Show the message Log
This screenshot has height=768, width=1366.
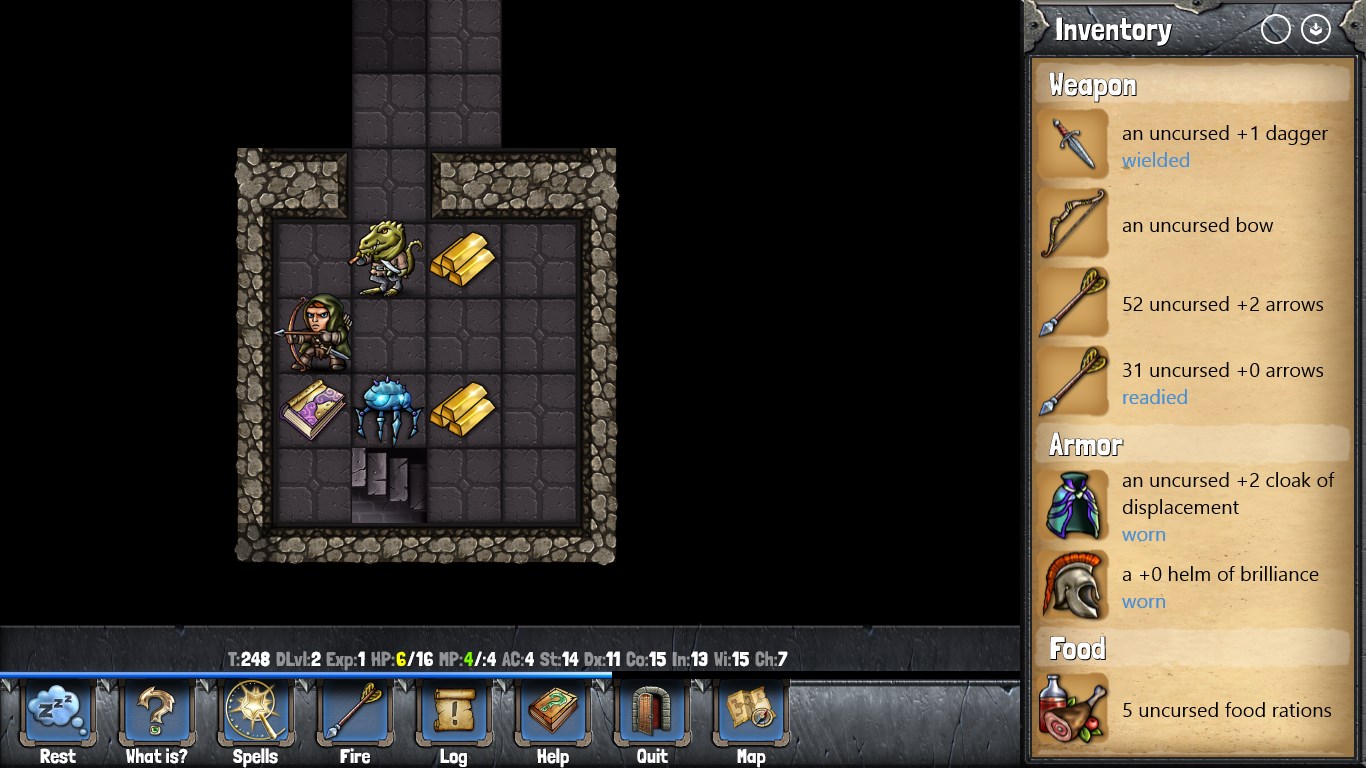(453, 712)
